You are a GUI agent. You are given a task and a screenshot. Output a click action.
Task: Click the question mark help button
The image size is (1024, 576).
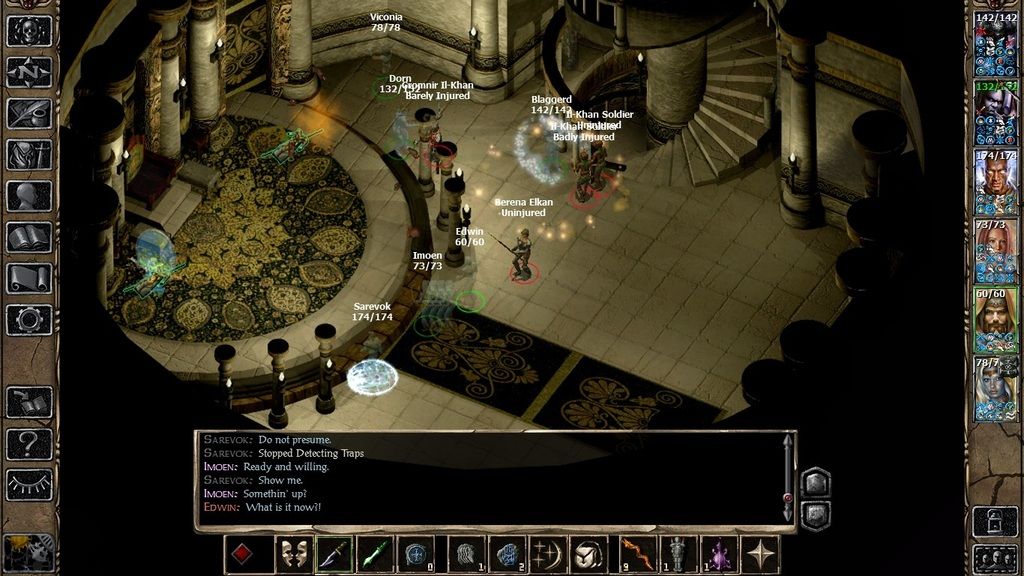(x=29, y=443)
